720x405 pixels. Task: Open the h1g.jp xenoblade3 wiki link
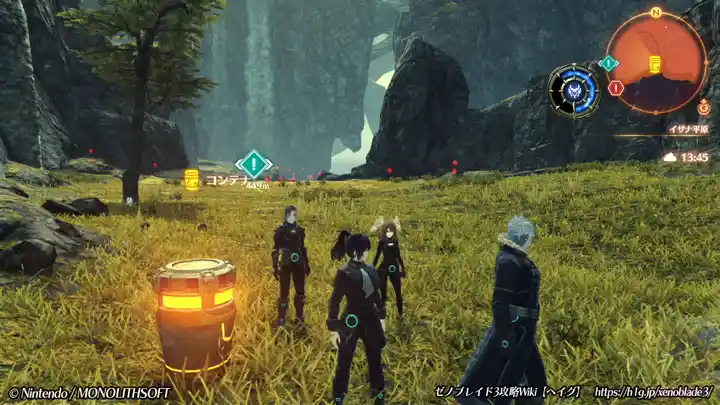(x=654, y=392)
